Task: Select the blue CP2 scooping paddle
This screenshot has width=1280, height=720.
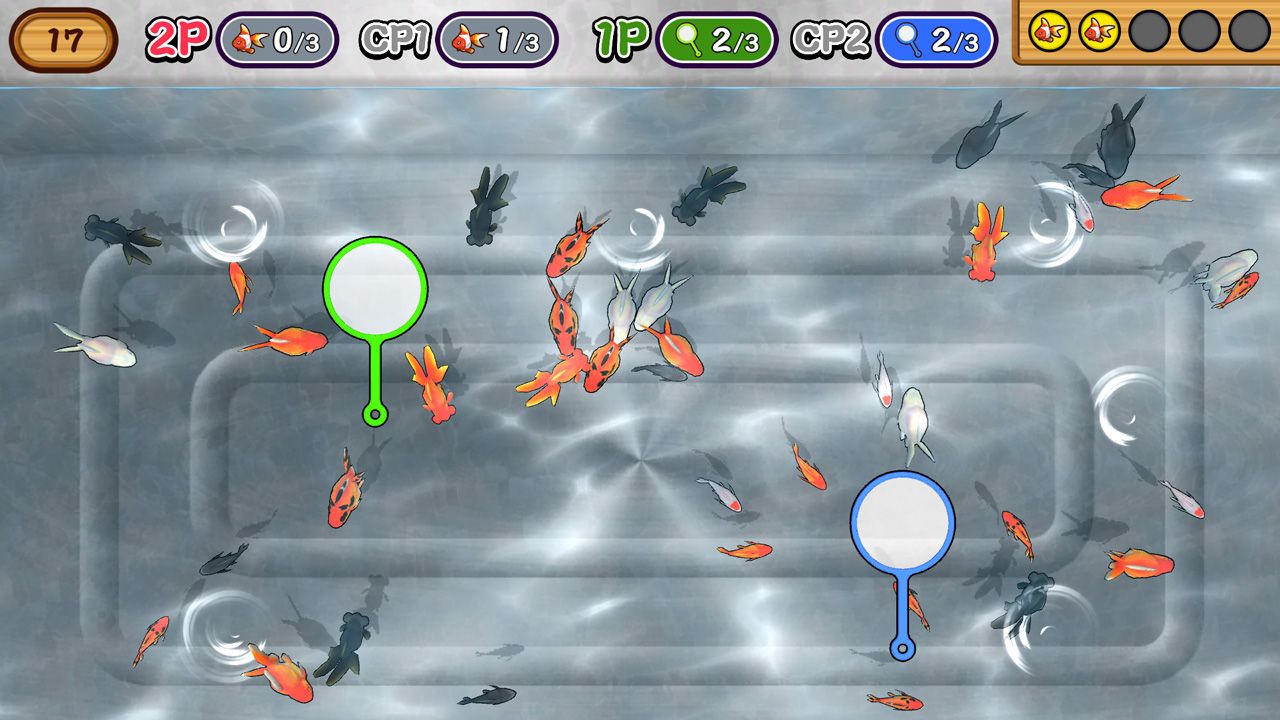Action: point(903,524)
